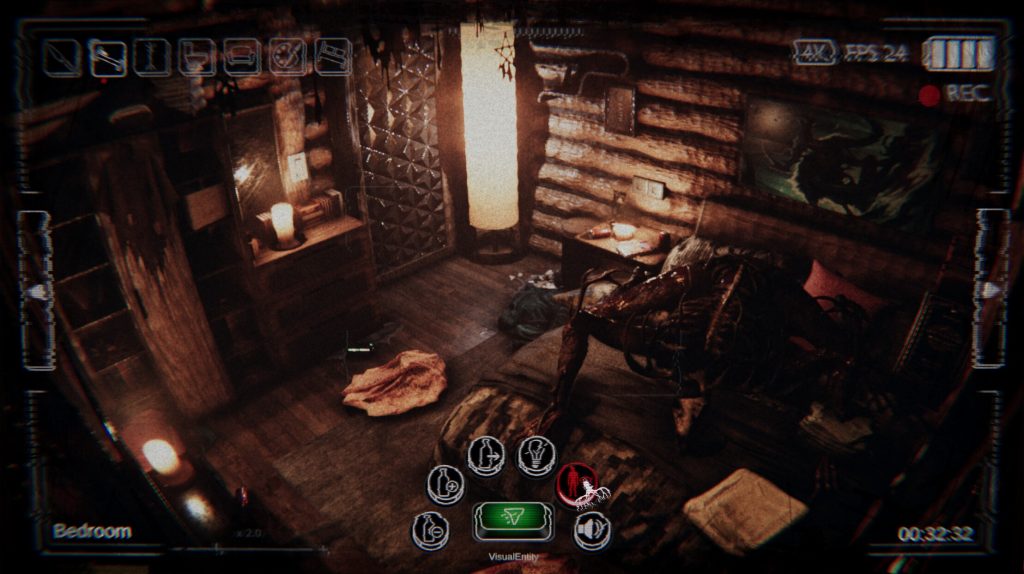This screenshot has width=1024, height=574.
Task: Select the first camera room icon with diagonal line
Action: (x=62, y=57)
